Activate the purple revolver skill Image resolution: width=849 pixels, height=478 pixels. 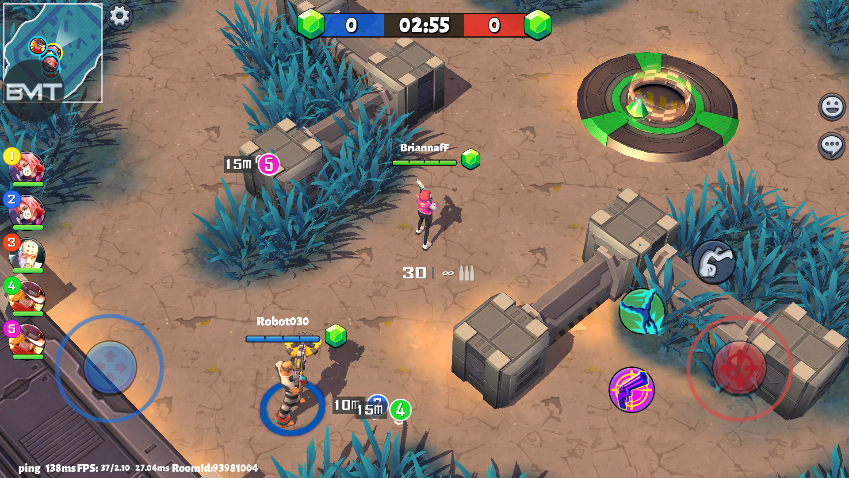click(632, 389)
